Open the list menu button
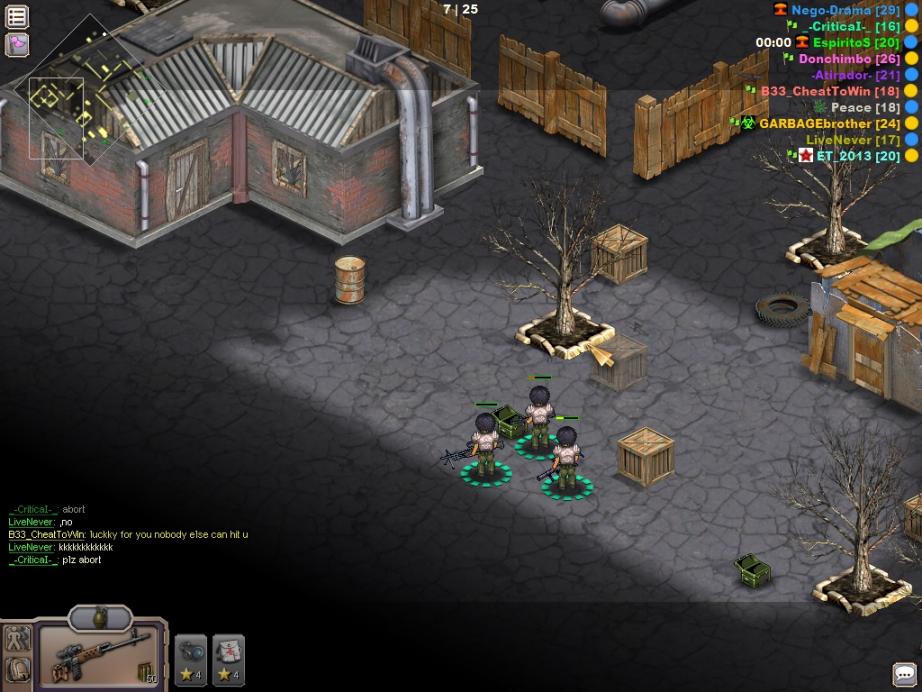922x692 pixels. pyautogui.click(x=17, y=16)
